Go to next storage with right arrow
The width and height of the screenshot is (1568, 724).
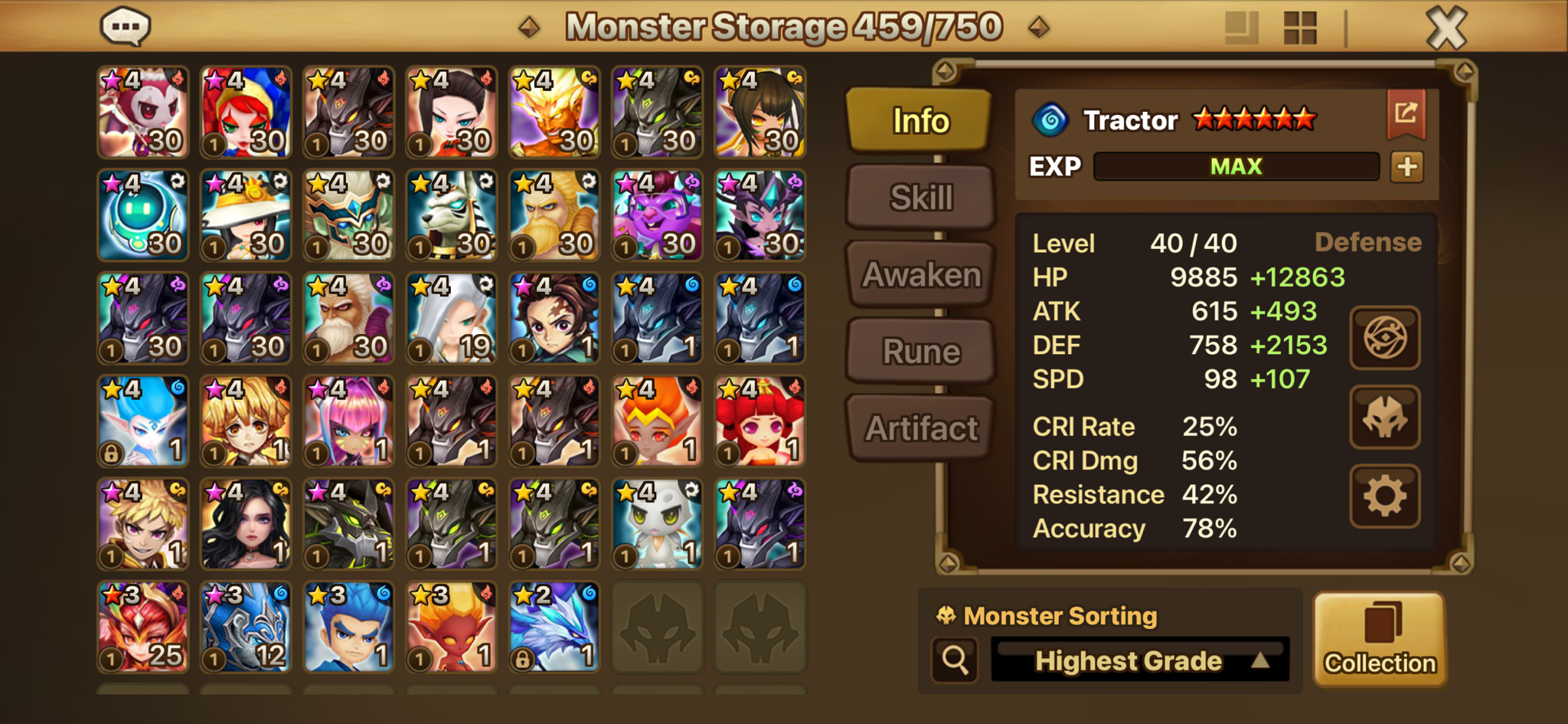[1039, 28]
